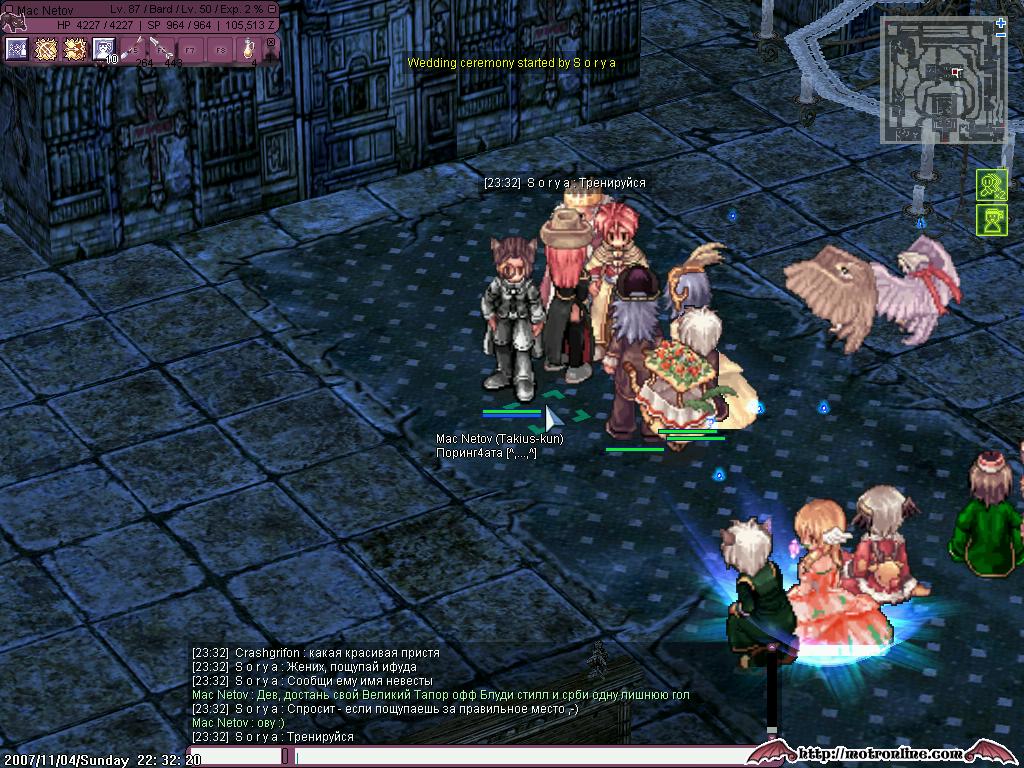
Task: Click the green hourglass character status icon
Action: 992,220
